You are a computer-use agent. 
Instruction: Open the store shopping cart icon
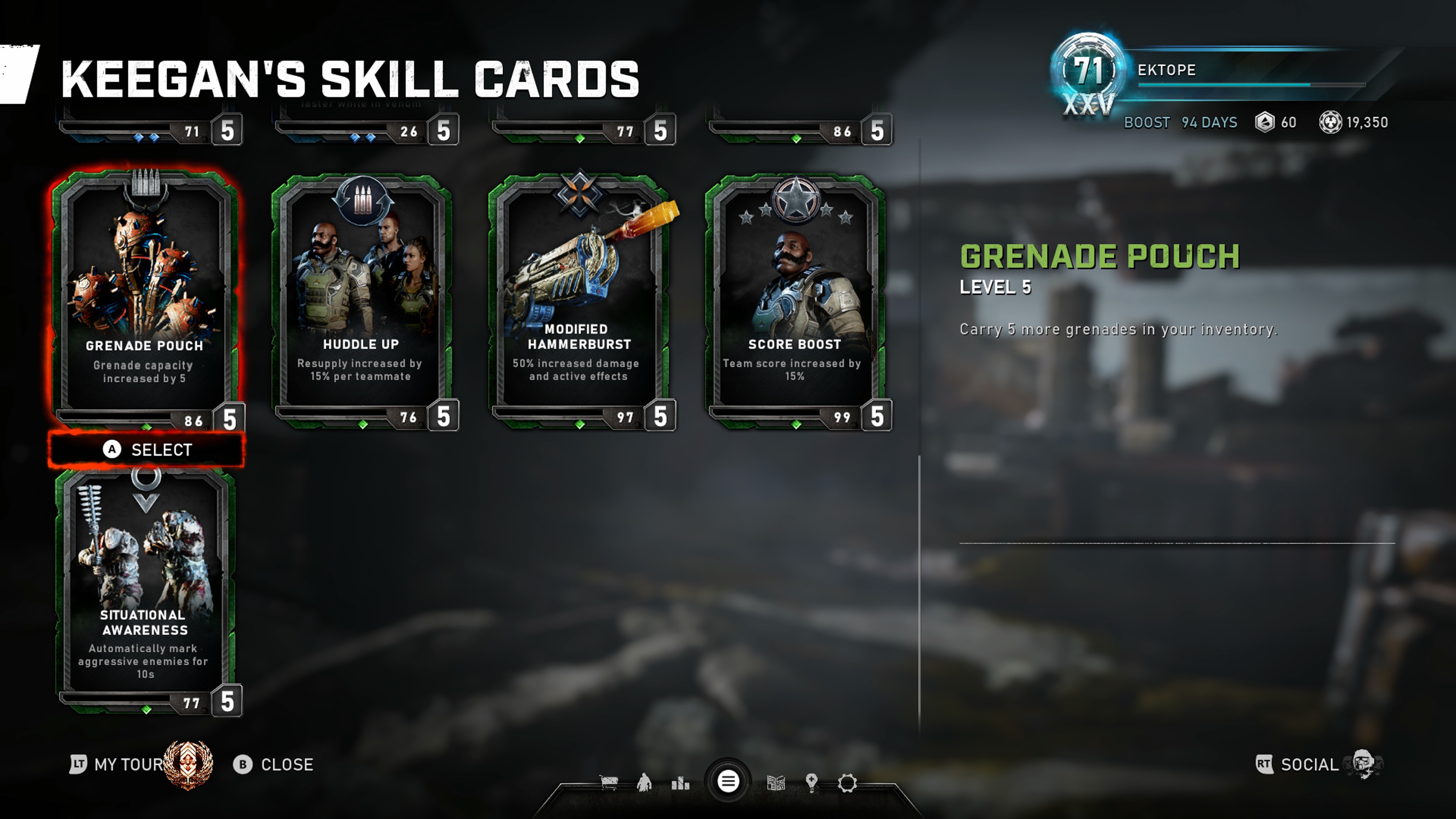(609, 783)
